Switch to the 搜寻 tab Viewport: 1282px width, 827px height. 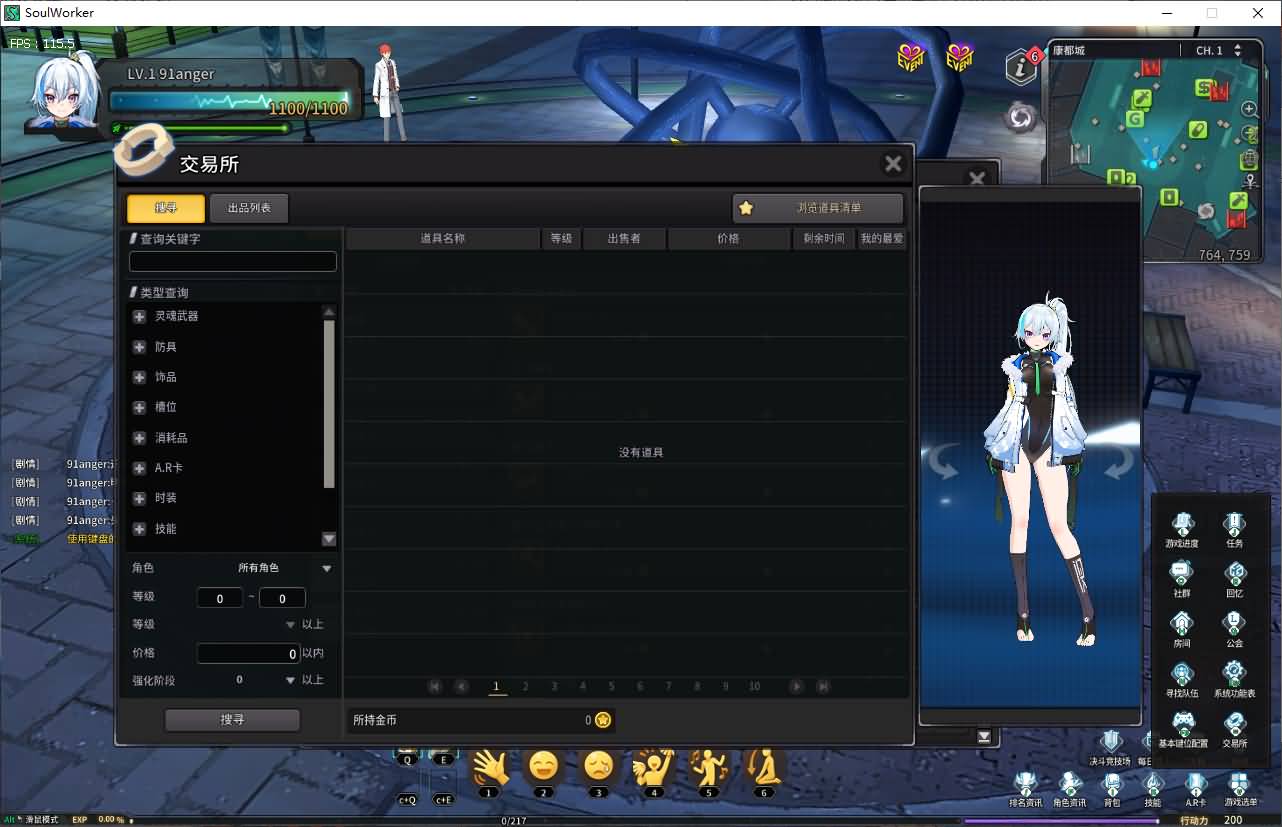[164, 208]
